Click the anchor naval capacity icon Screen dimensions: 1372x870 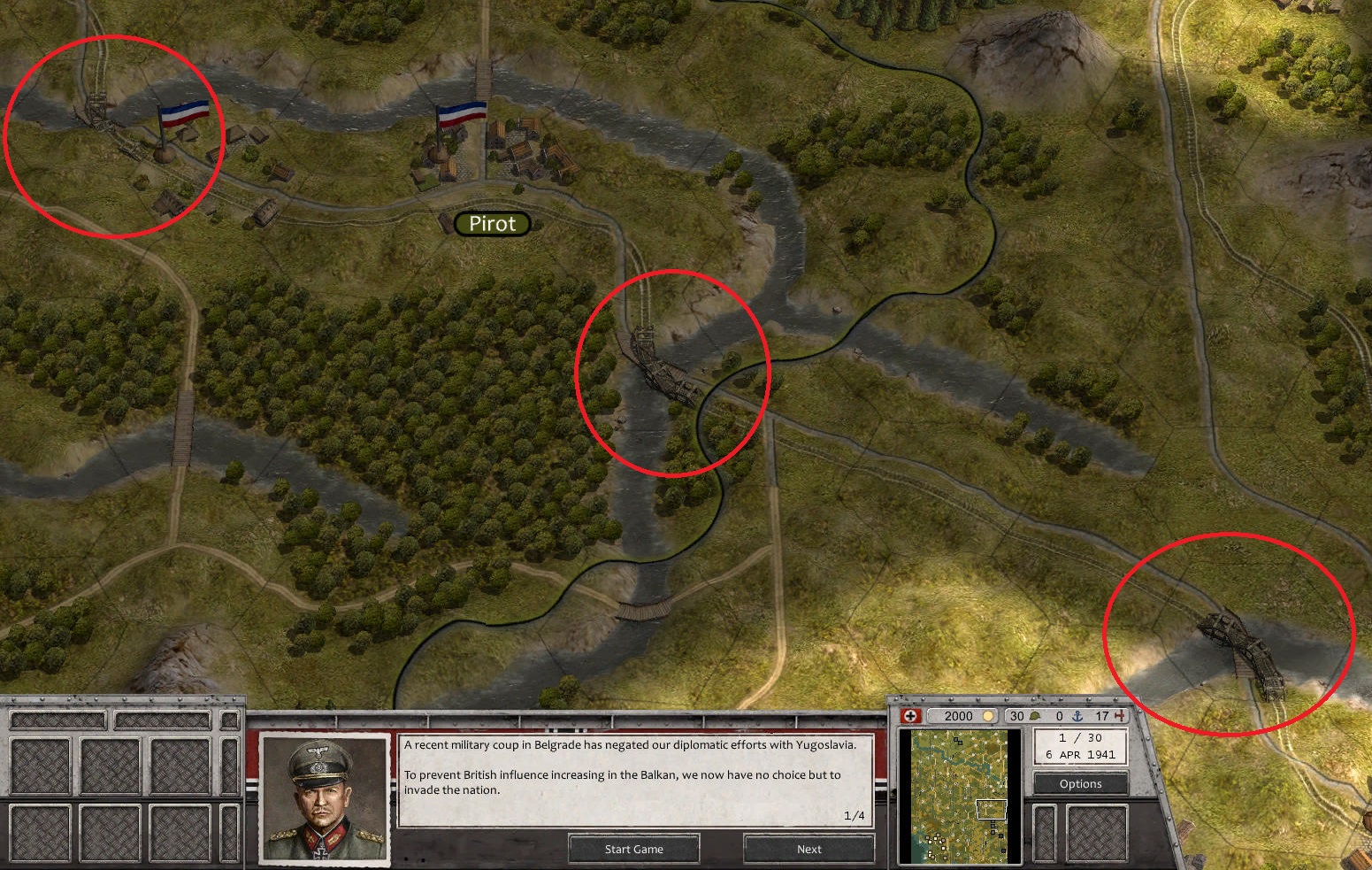1079,717
